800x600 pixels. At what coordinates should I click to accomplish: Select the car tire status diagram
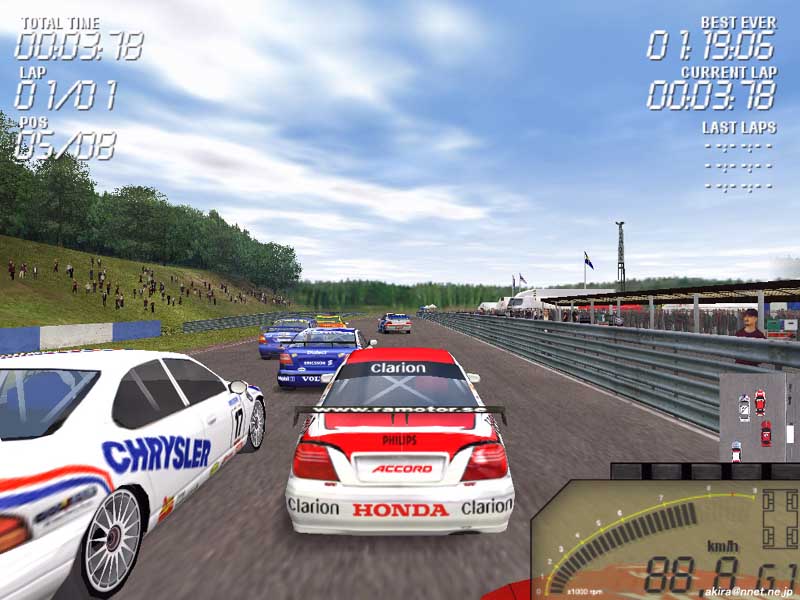pyautogui.click(x=779, y=519)
